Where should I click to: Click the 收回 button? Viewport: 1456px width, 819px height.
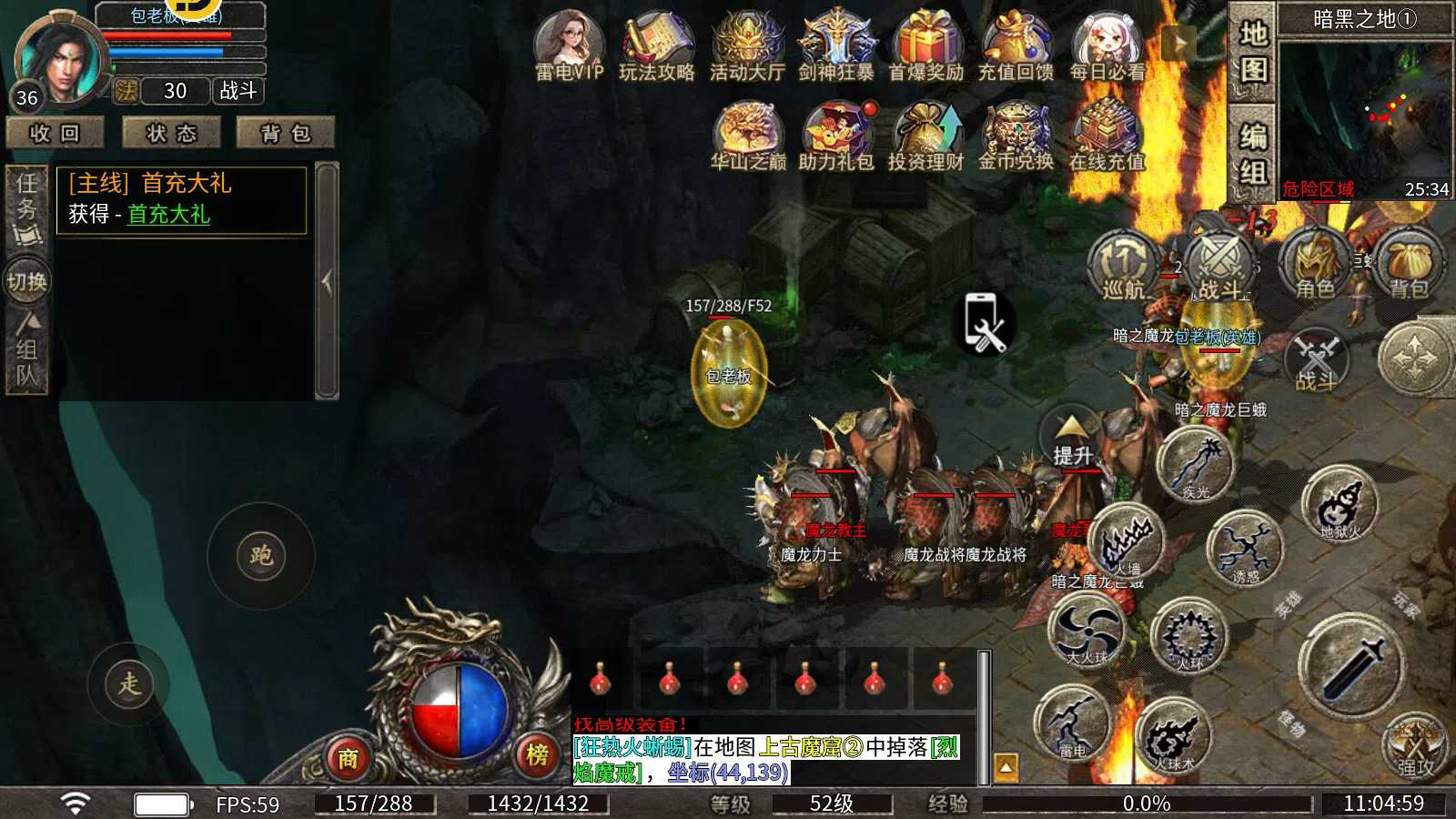(56, 133)
